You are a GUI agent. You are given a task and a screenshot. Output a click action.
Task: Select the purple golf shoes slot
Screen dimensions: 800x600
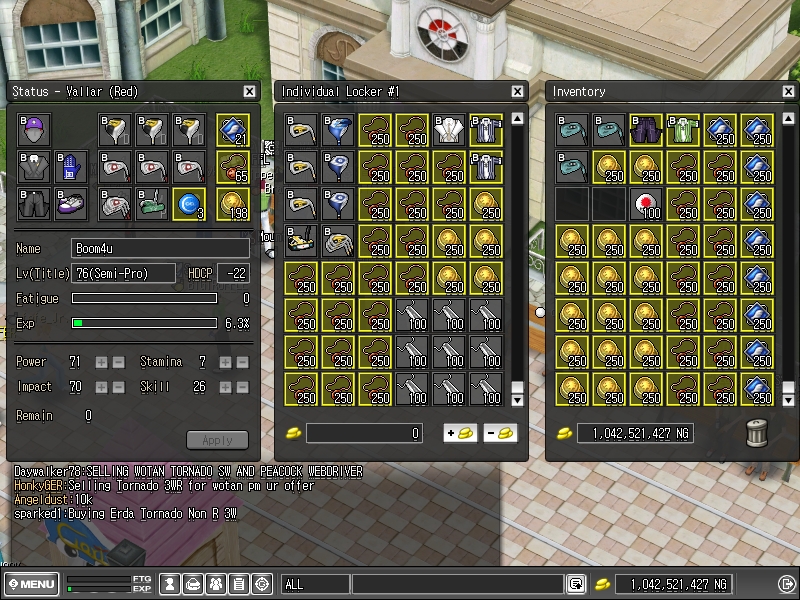click(x=71, y=204)
